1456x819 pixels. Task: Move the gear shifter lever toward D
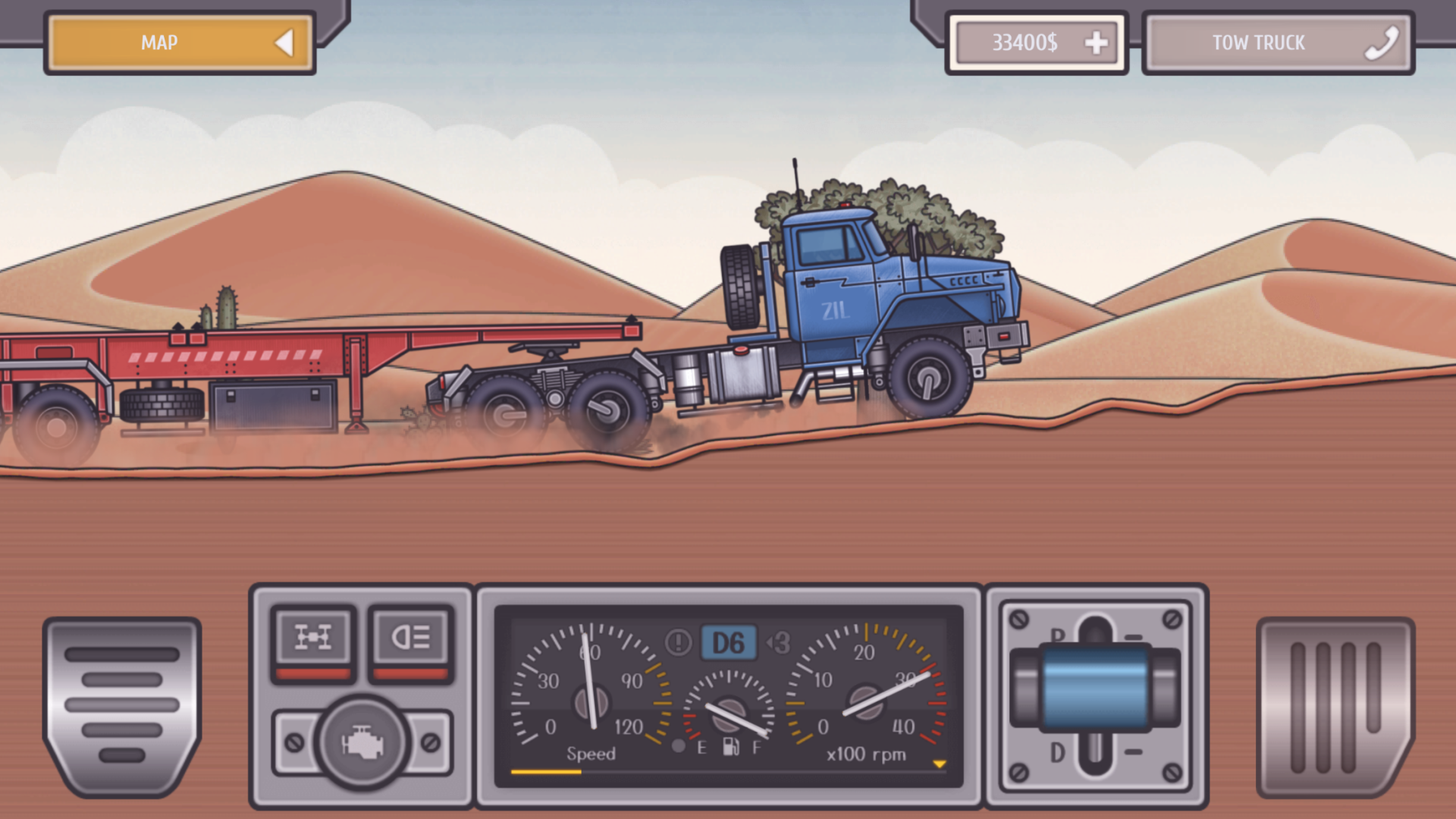(x=1094, y=751)
